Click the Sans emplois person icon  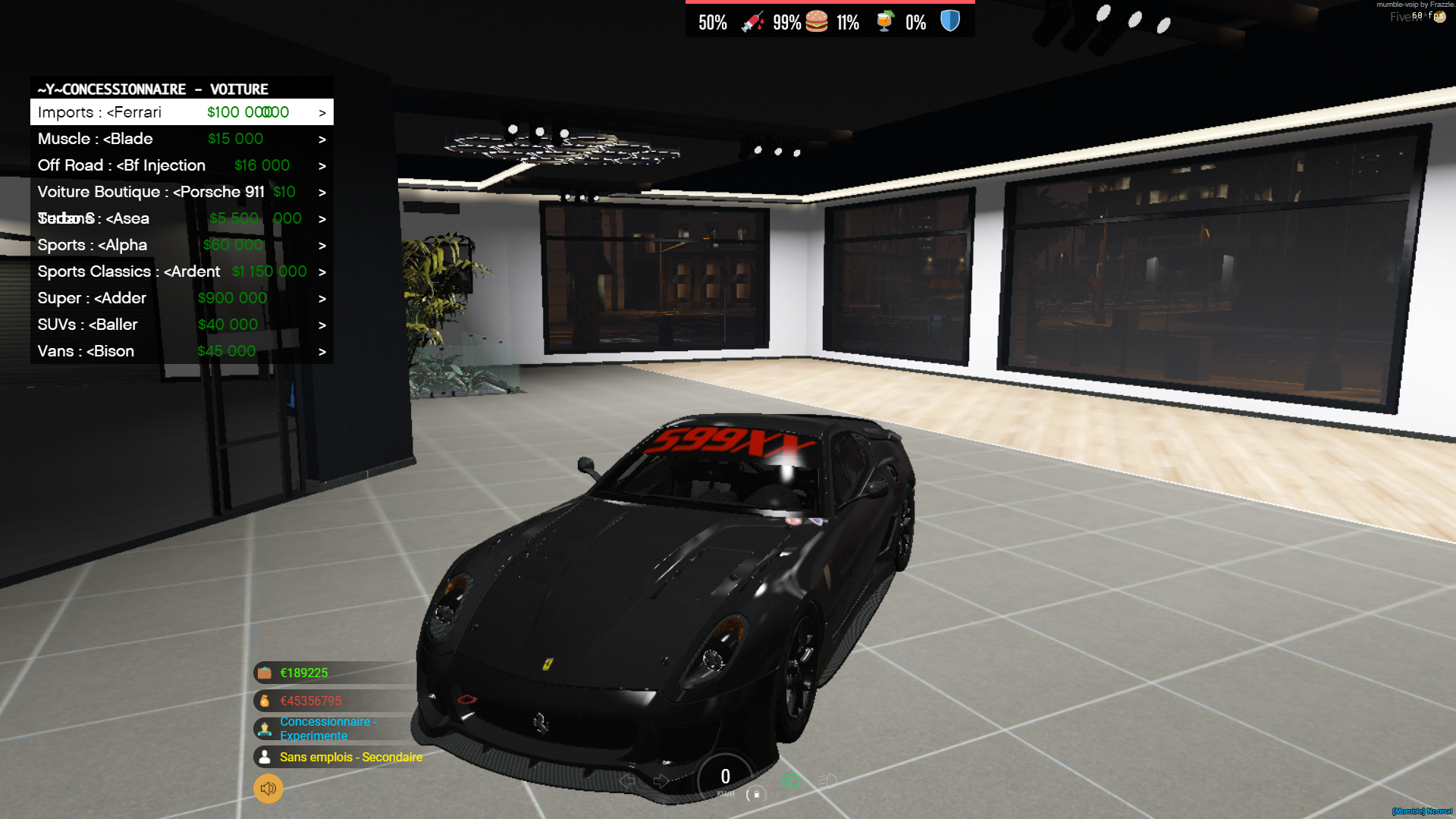coord(264,757)
